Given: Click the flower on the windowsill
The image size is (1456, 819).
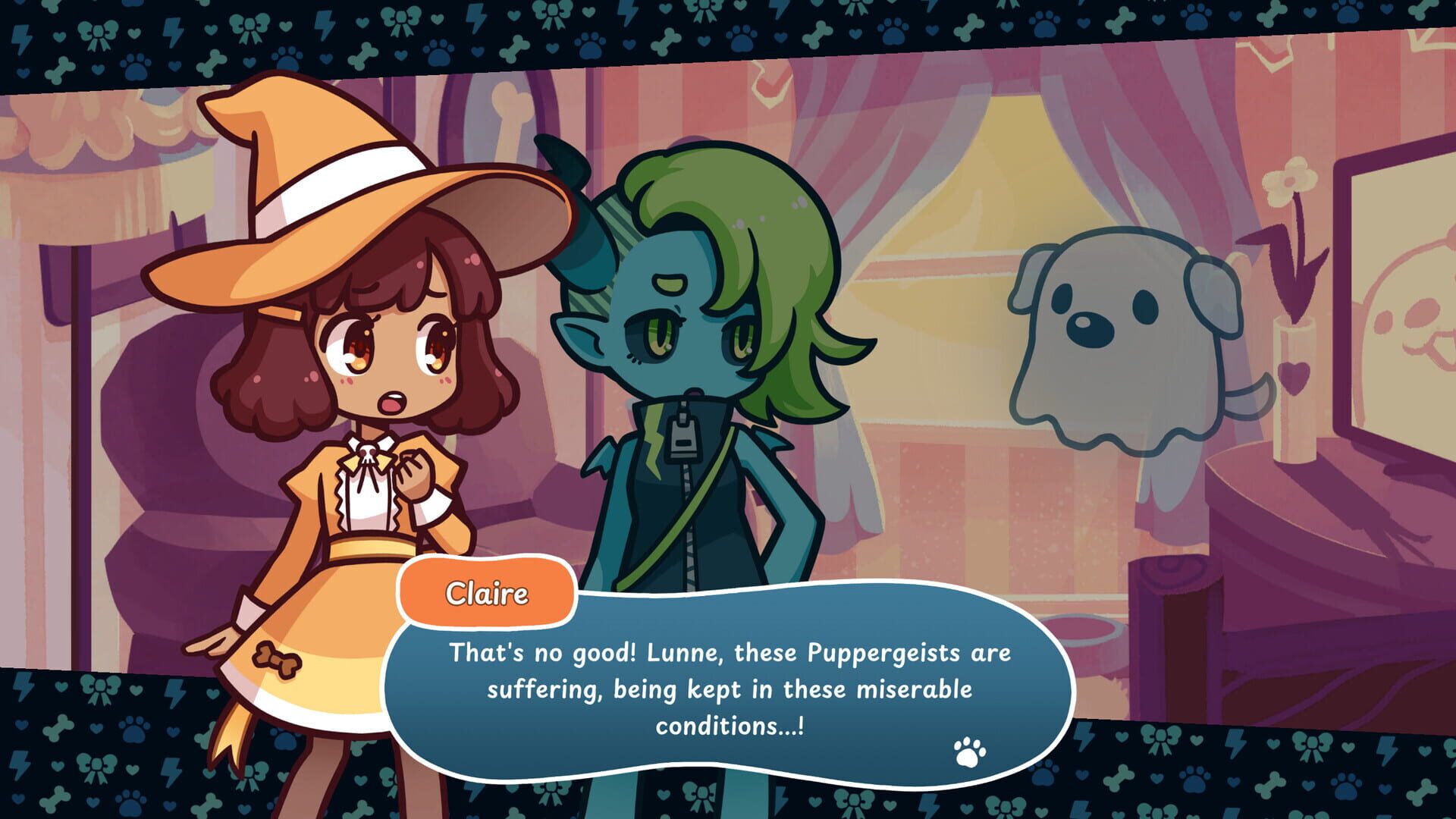Looking at the screenshot, I should pos(1289,182).
